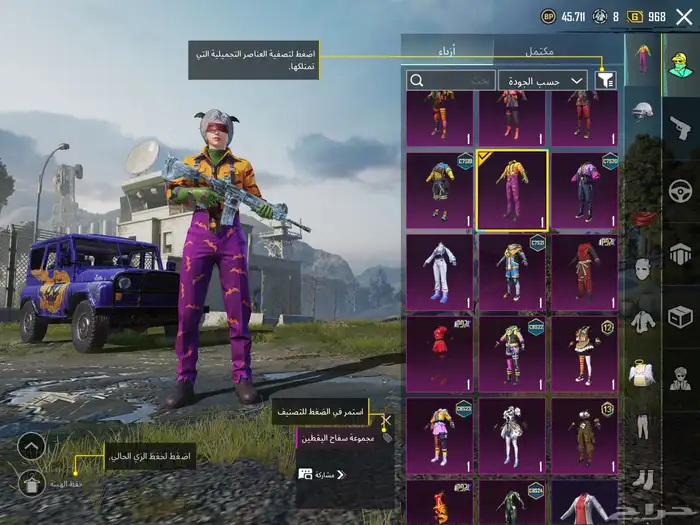
Task: Open the steering wheel vehicle category
Action: click(680, 189)
